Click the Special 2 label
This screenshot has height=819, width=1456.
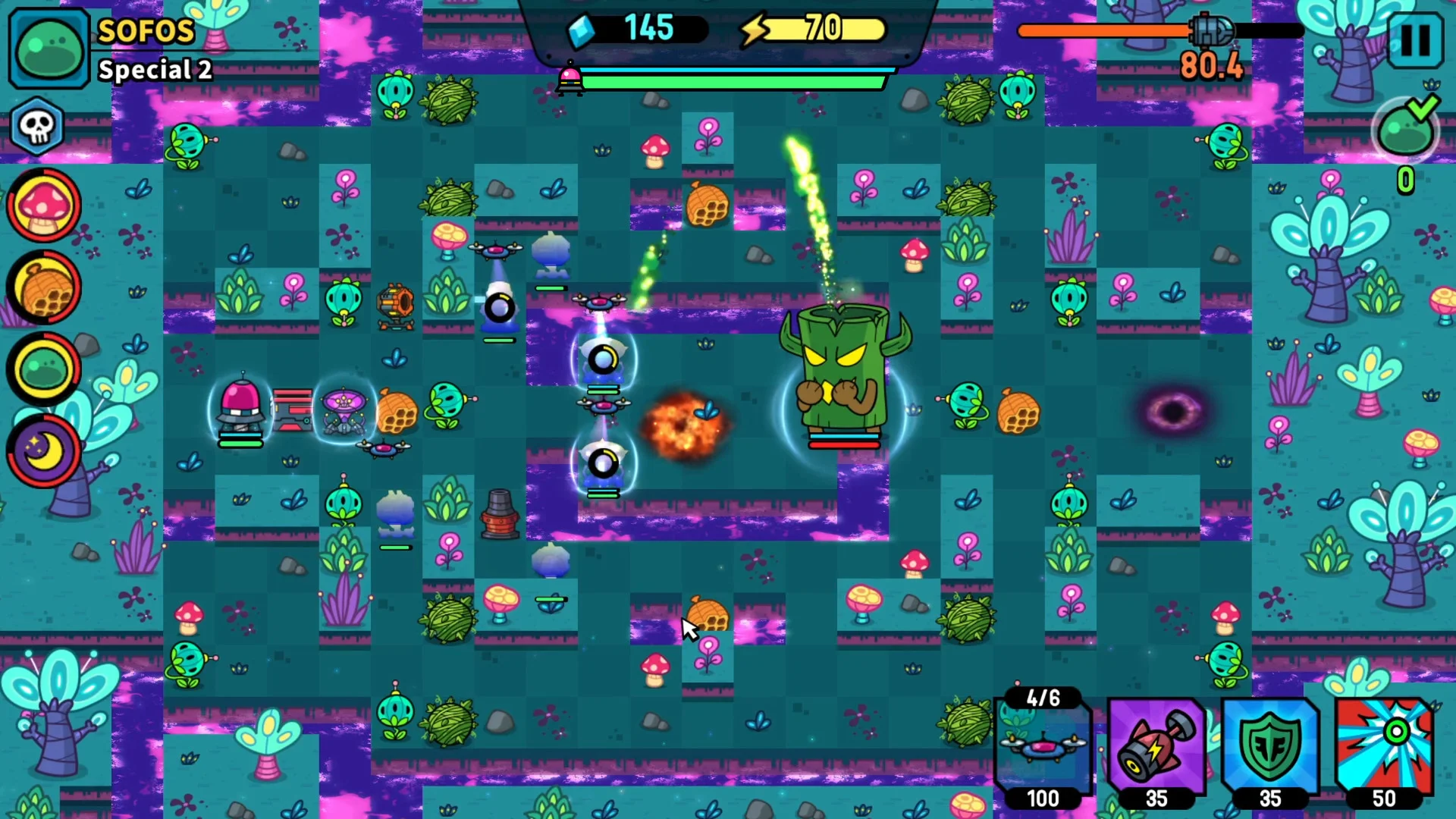point(155,70)
